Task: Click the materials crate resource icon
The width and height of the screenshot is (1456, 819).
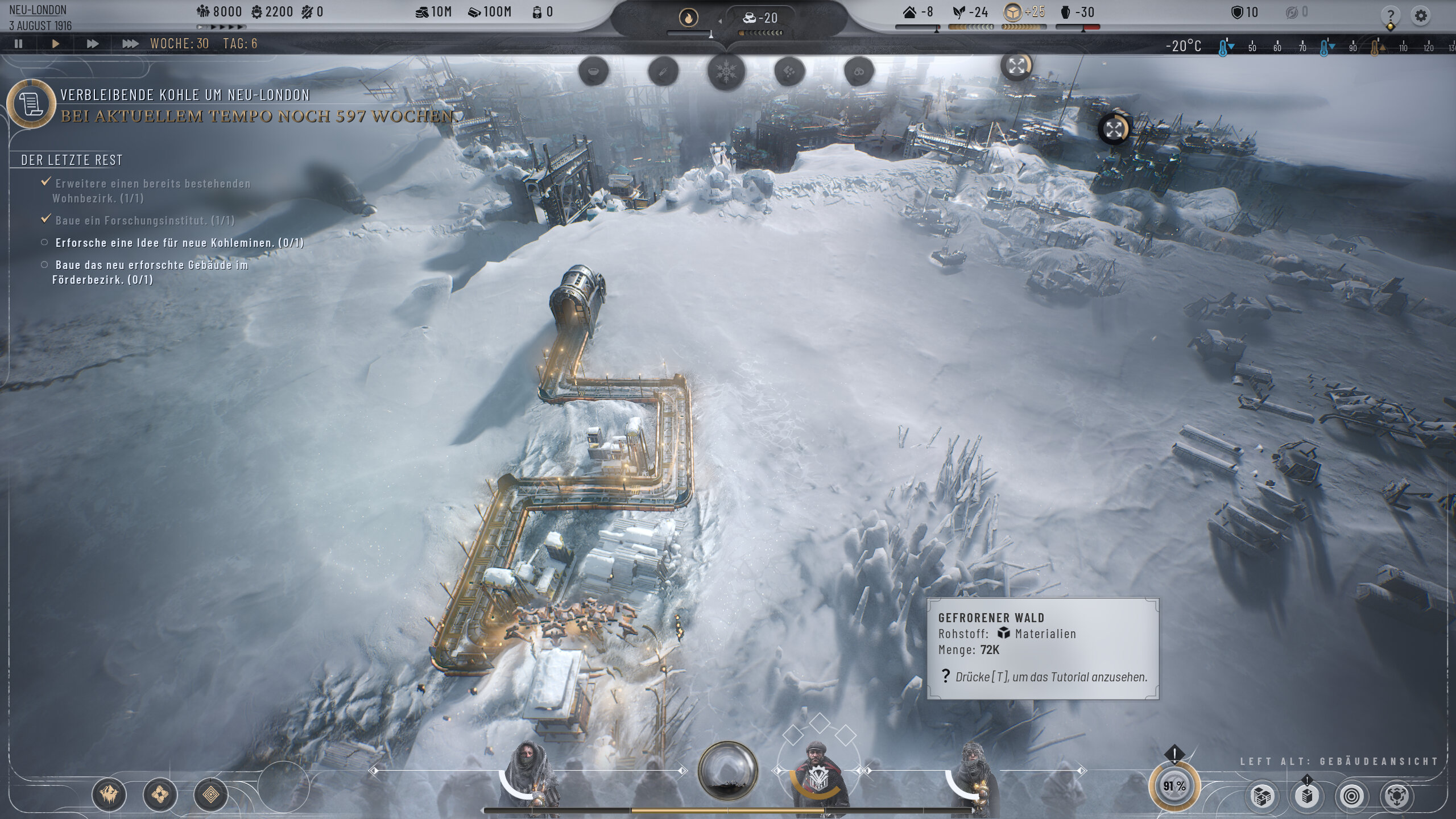Action: 1012,12
